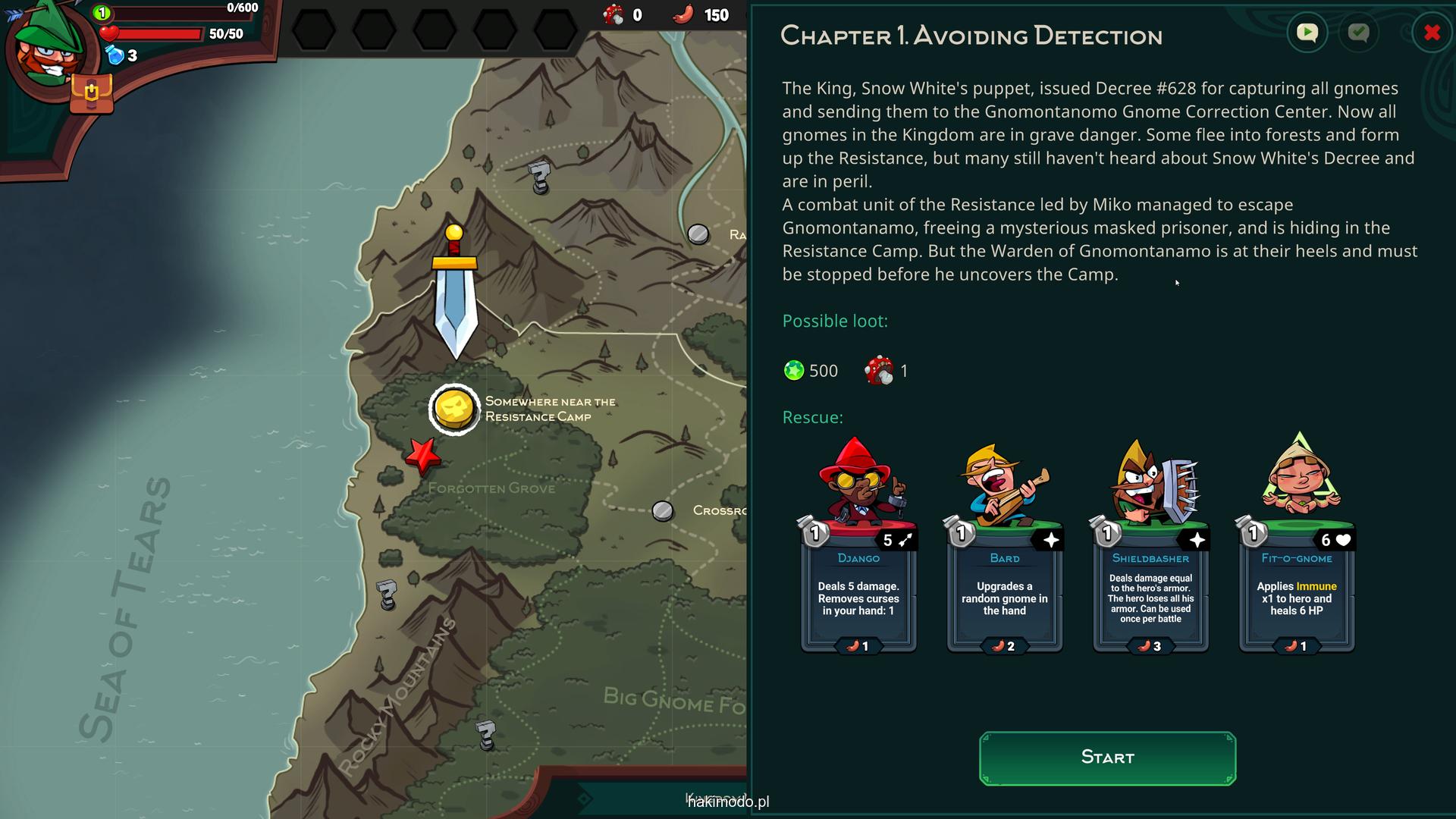
Task: Select the gold Resistance Camp map marker
Action: [454, 409]
